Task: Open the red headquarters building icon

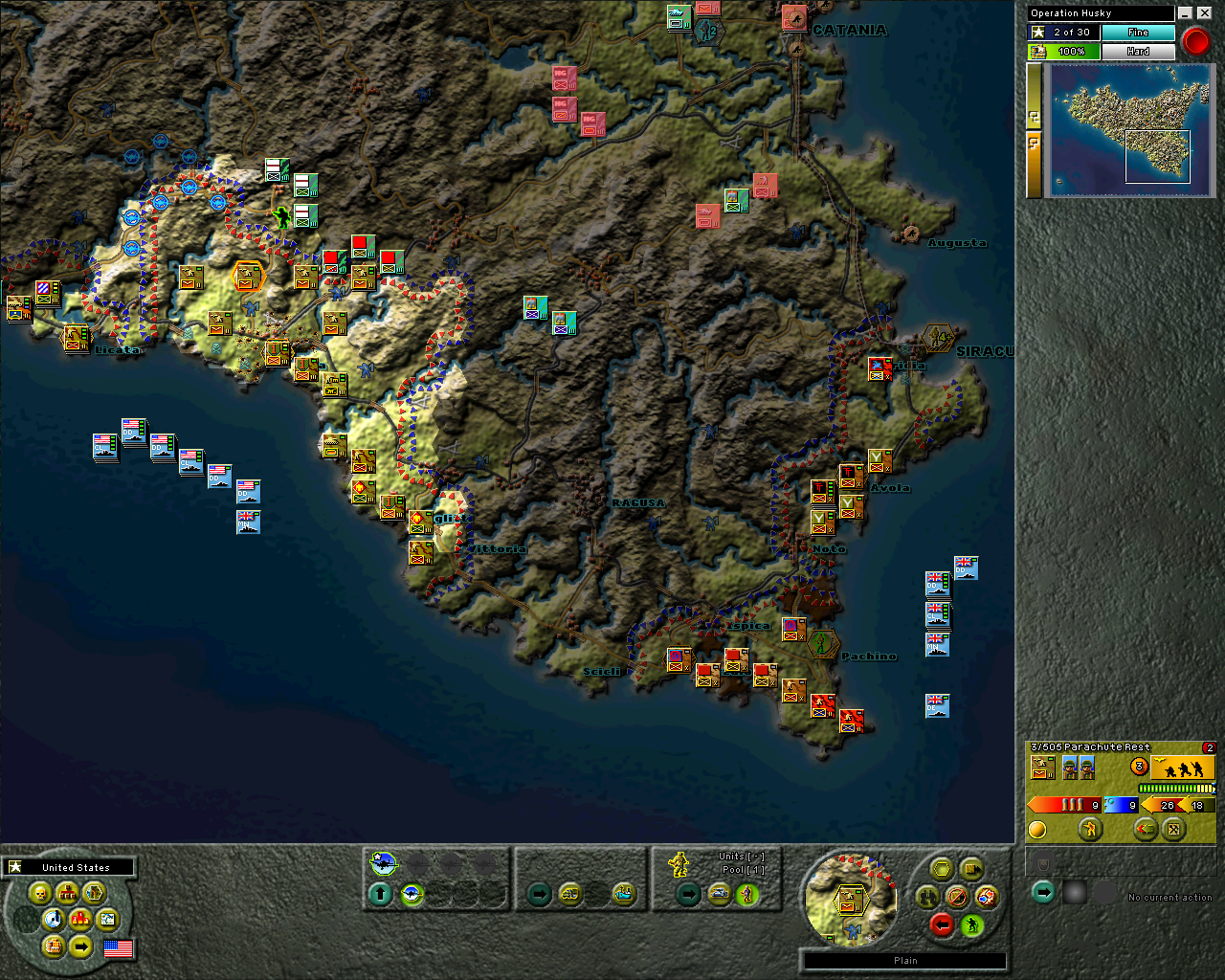Action: coord(67,893)
